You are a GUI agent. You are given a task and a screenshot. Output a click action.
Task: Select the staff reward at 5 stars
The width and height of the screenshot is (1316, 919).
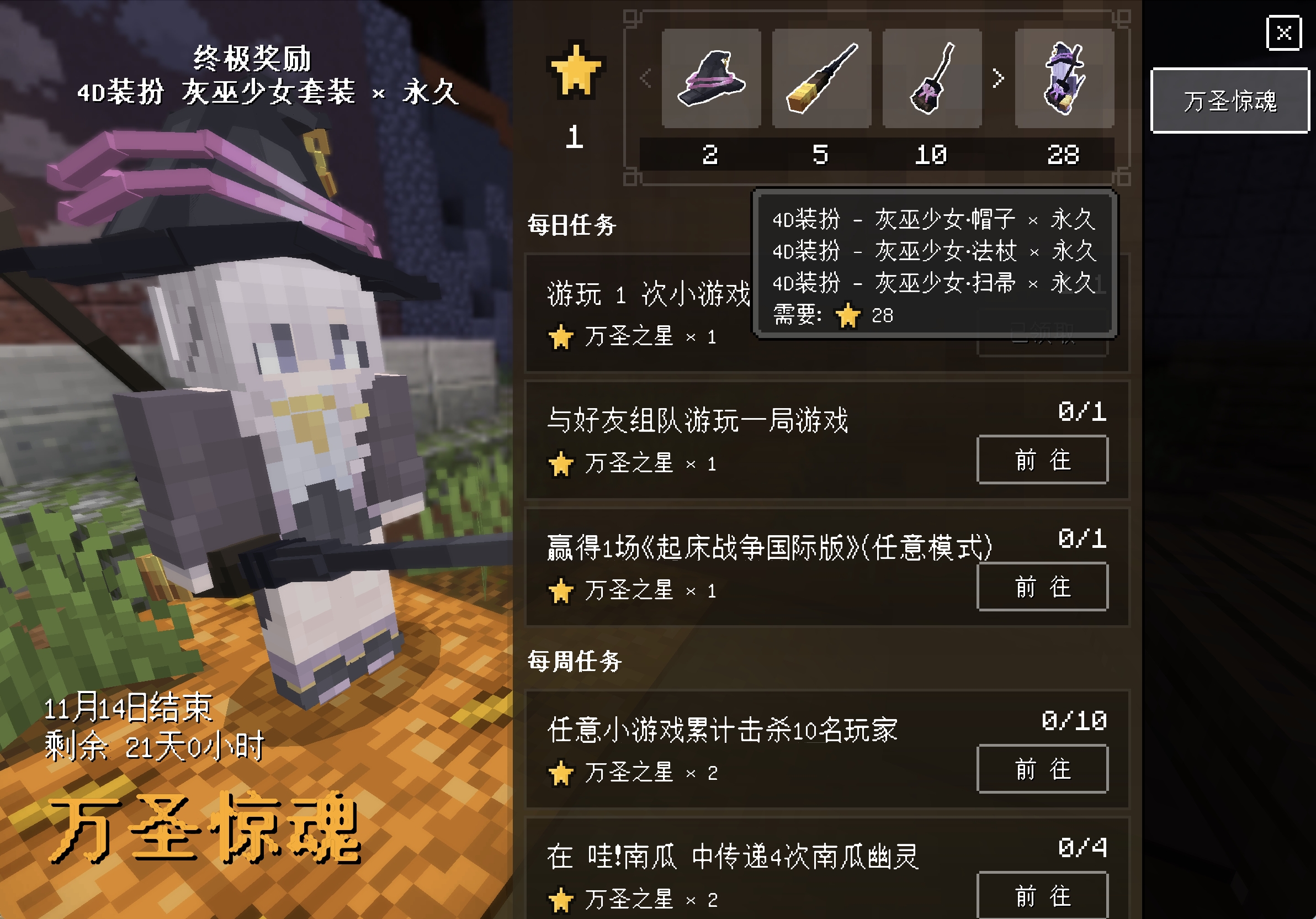tap(821, 78)
